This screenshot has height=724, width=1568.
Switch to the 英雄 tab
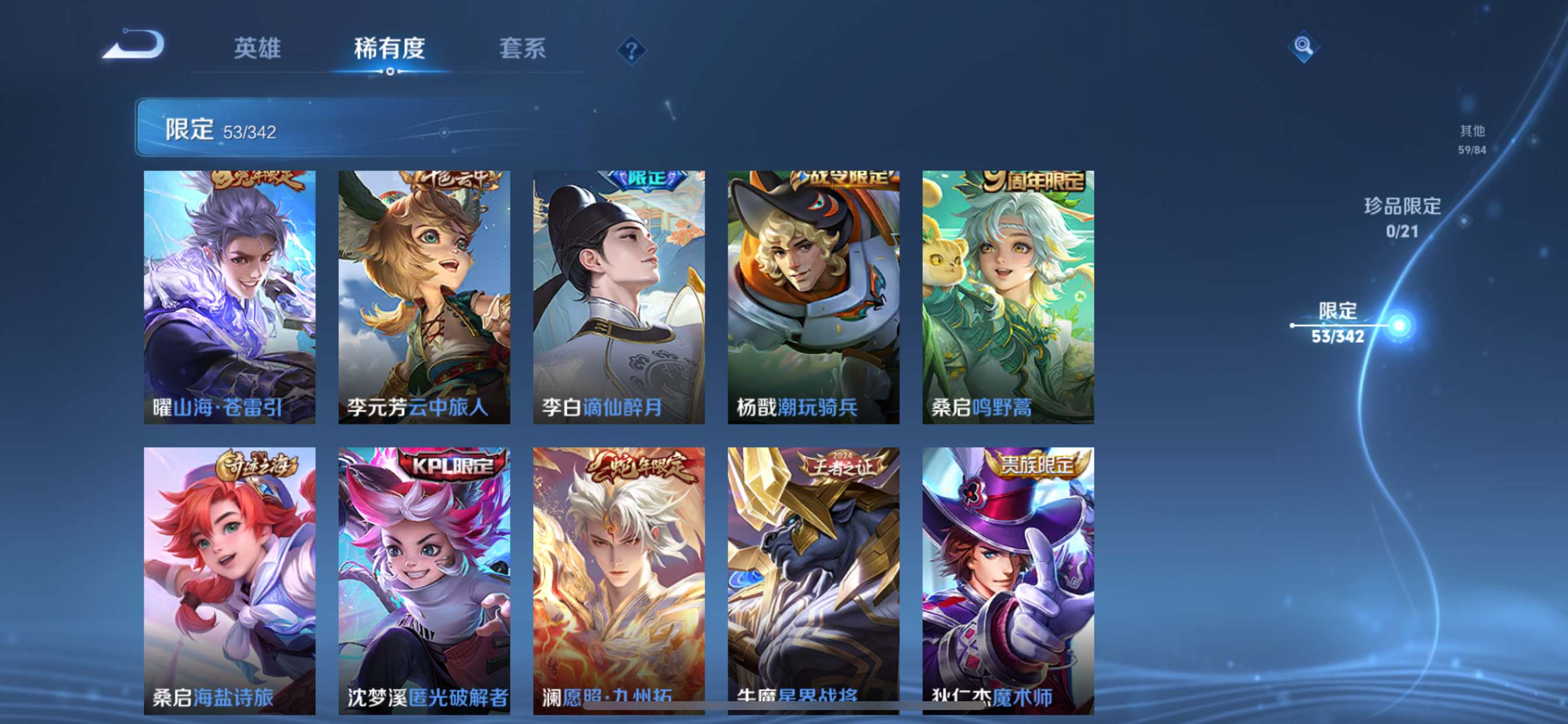(256, 48)
